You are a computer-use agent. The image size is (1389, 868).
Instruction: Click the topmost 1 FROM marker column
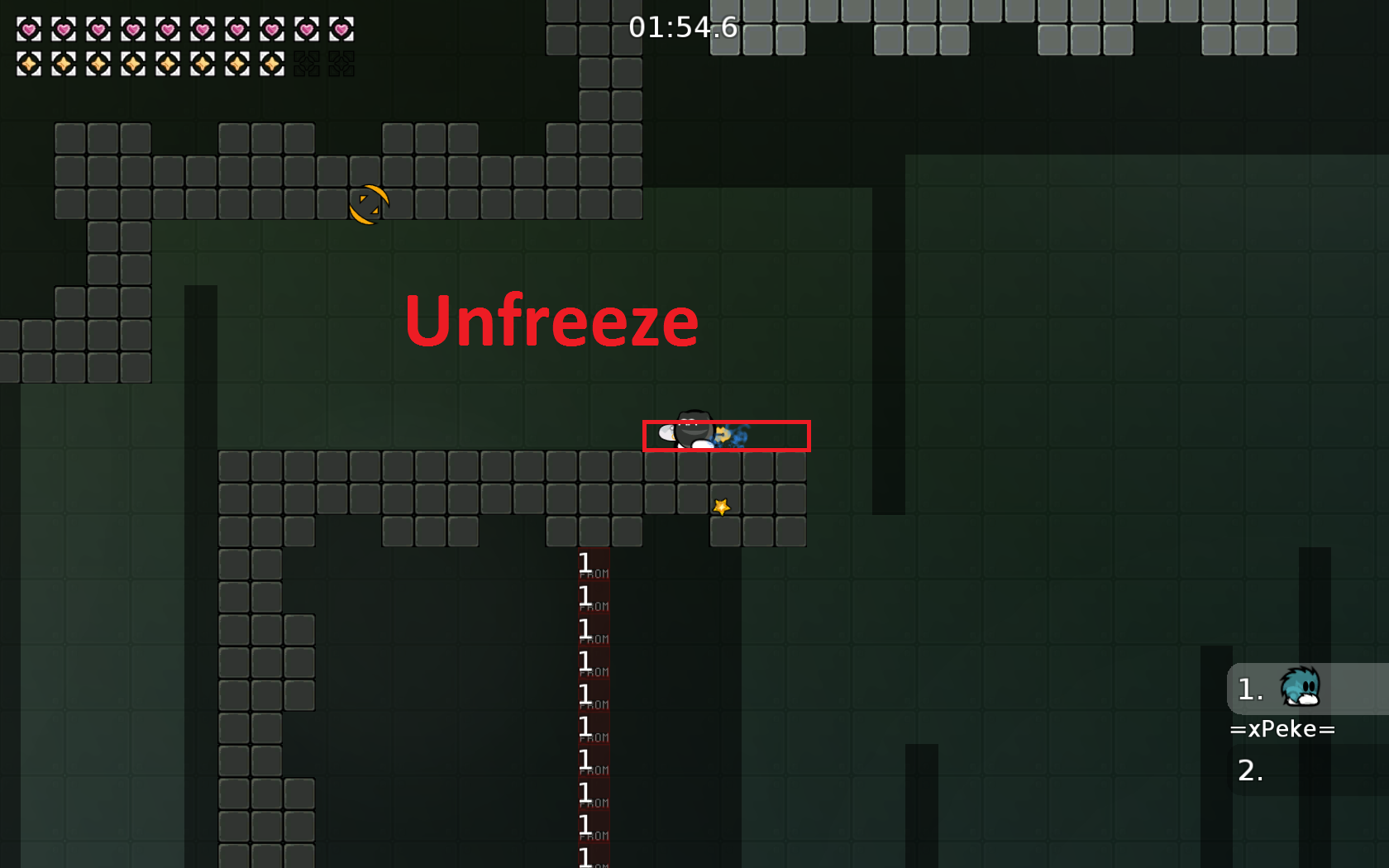coord(590,565)
